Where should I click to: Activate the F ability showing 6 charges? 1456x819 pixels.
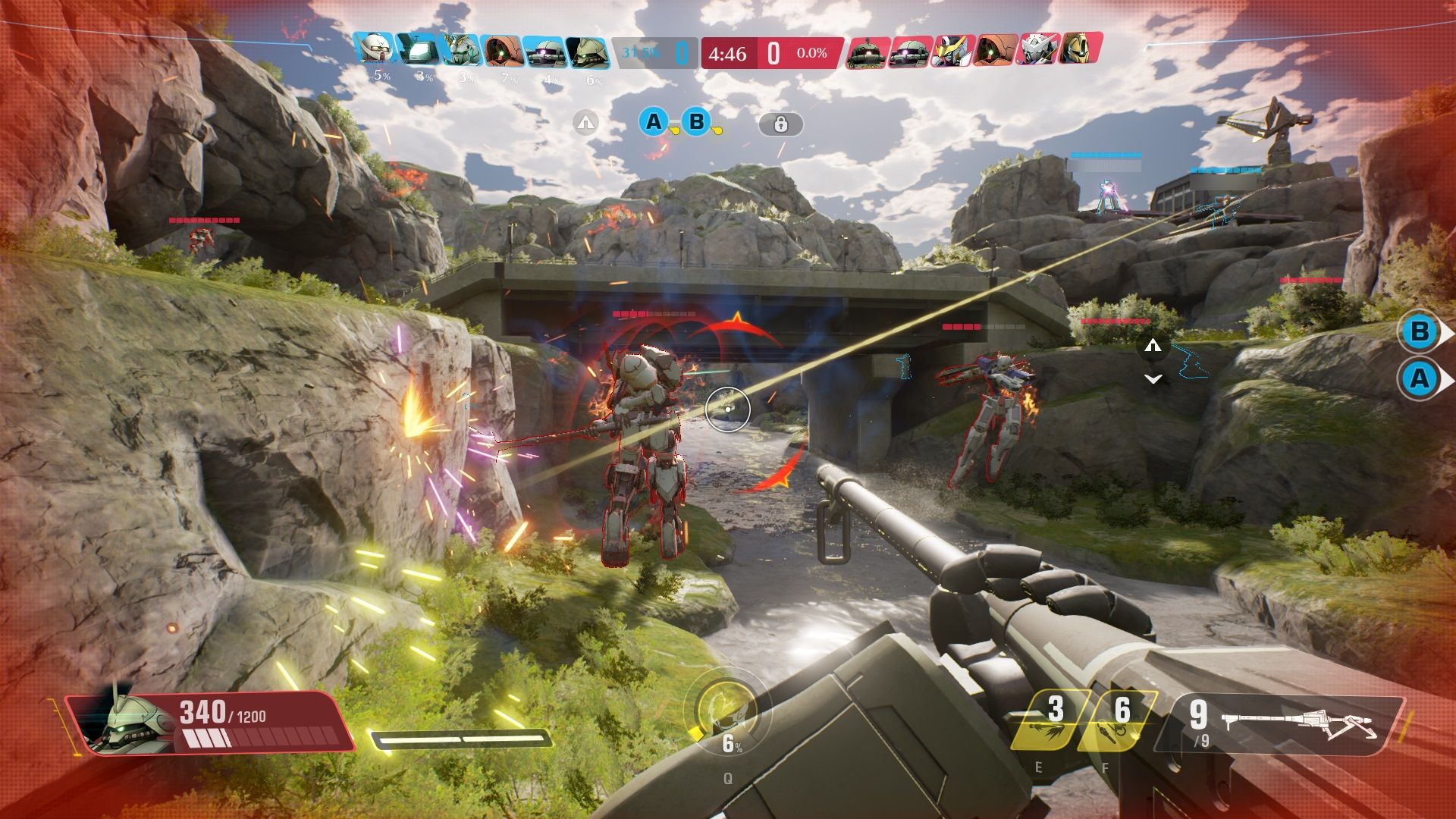pos(1116,720)
